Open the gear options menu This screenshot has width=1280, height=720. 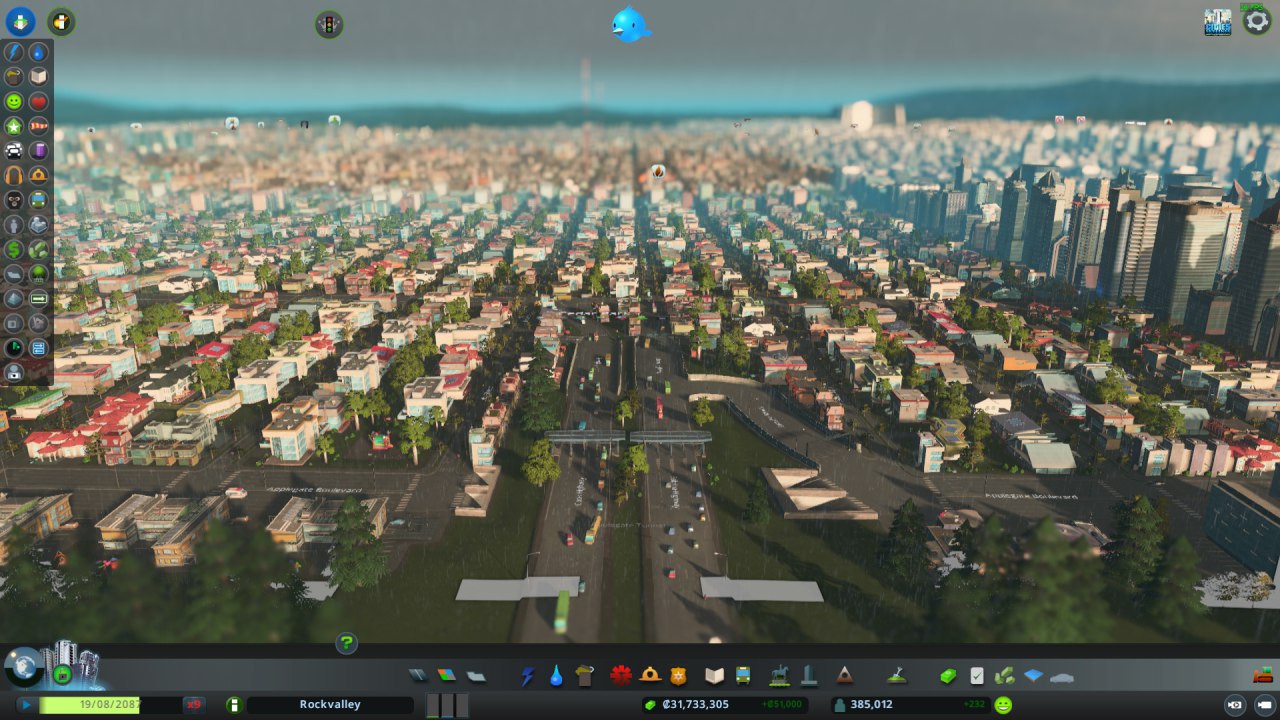pyautogui.click(x=1257, y=21)
